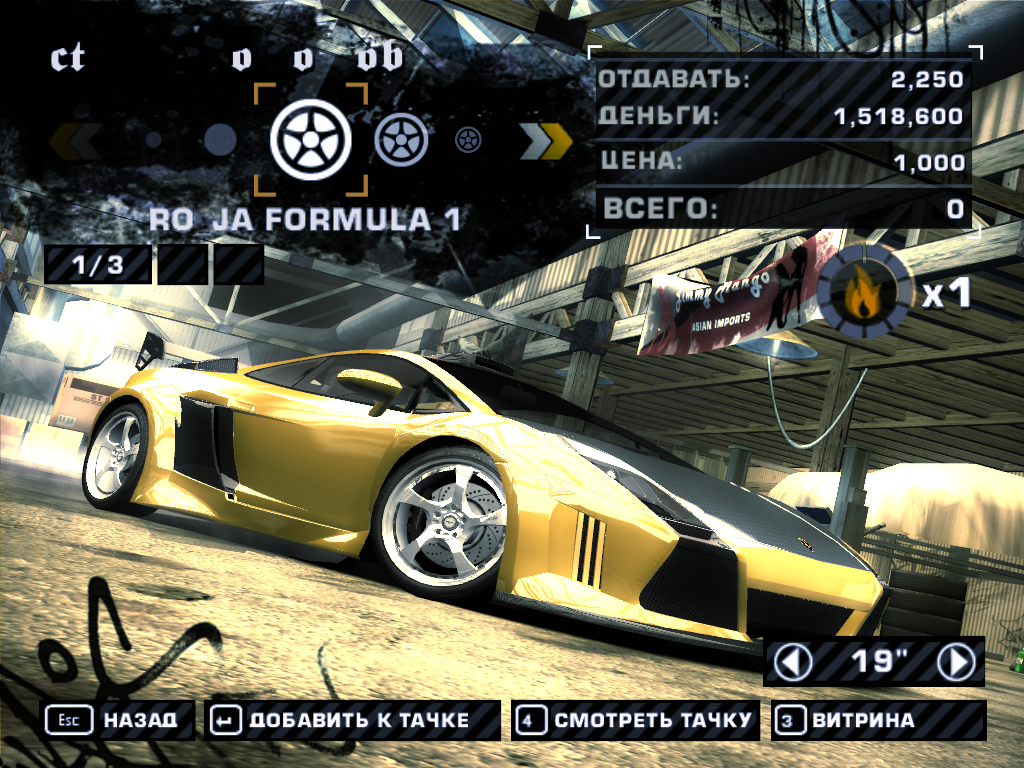The height and width of the screenshot is (768, 1024).
Task: Select the 1/3 page indicator box
Action: 98,265
